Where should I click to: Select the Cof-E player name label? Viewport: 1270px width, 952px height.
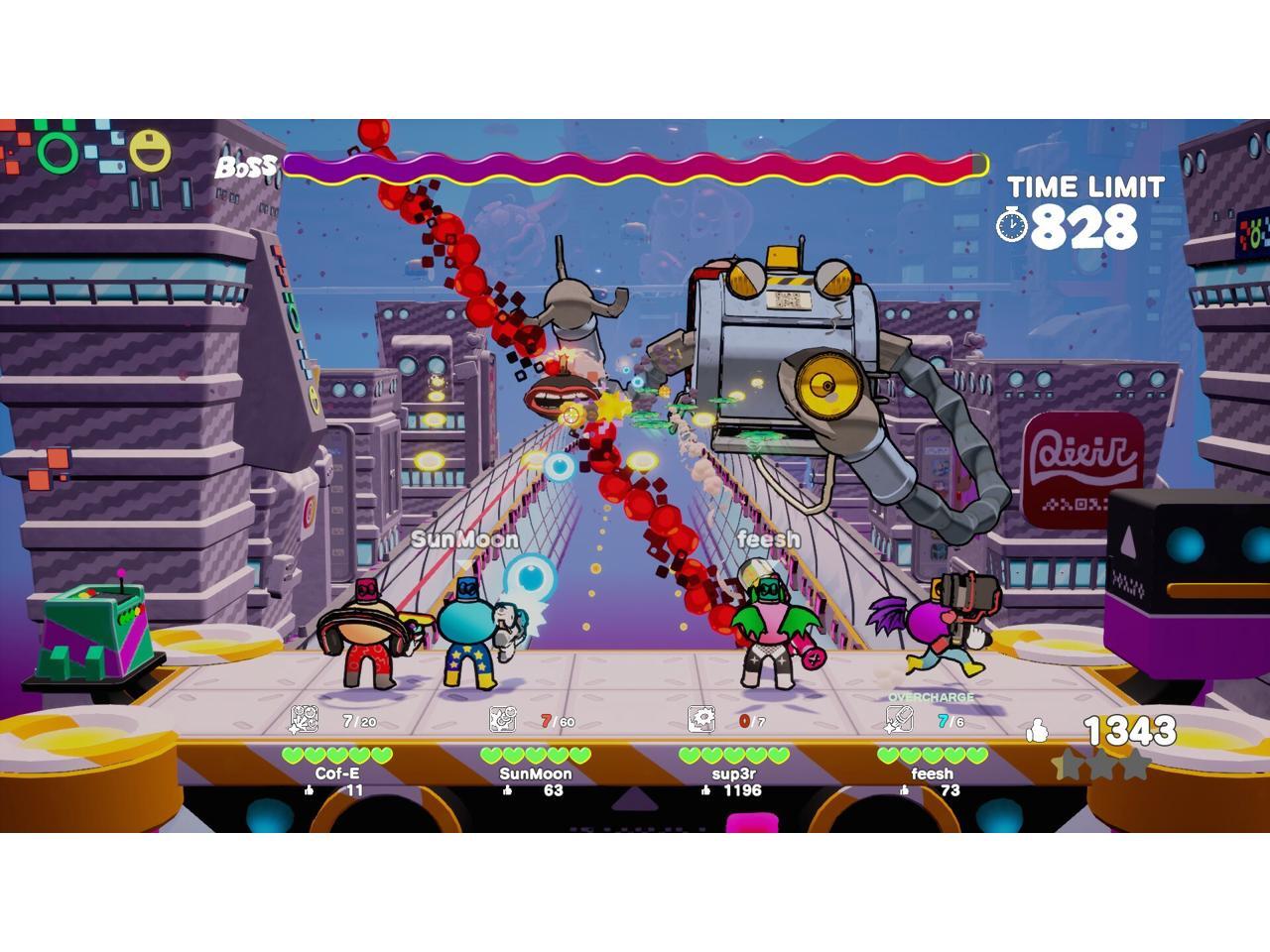pos(337,773)
